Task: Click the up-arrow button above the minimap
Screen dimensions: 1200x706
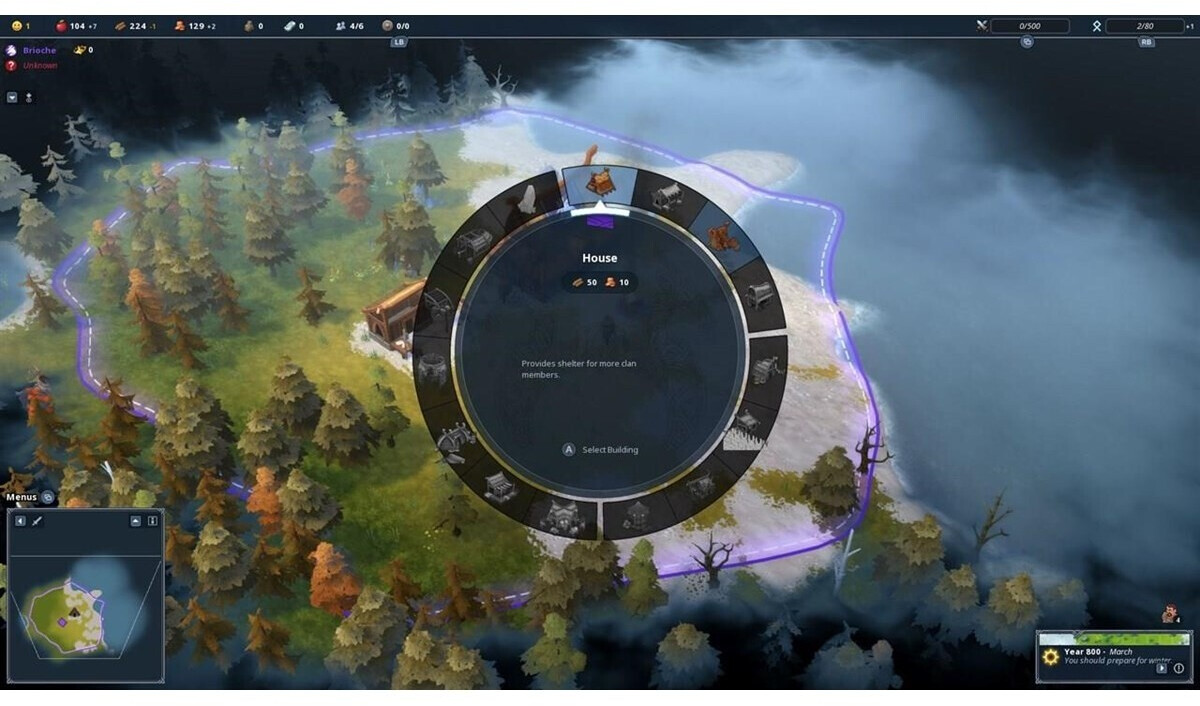Action: coord(135,521)
